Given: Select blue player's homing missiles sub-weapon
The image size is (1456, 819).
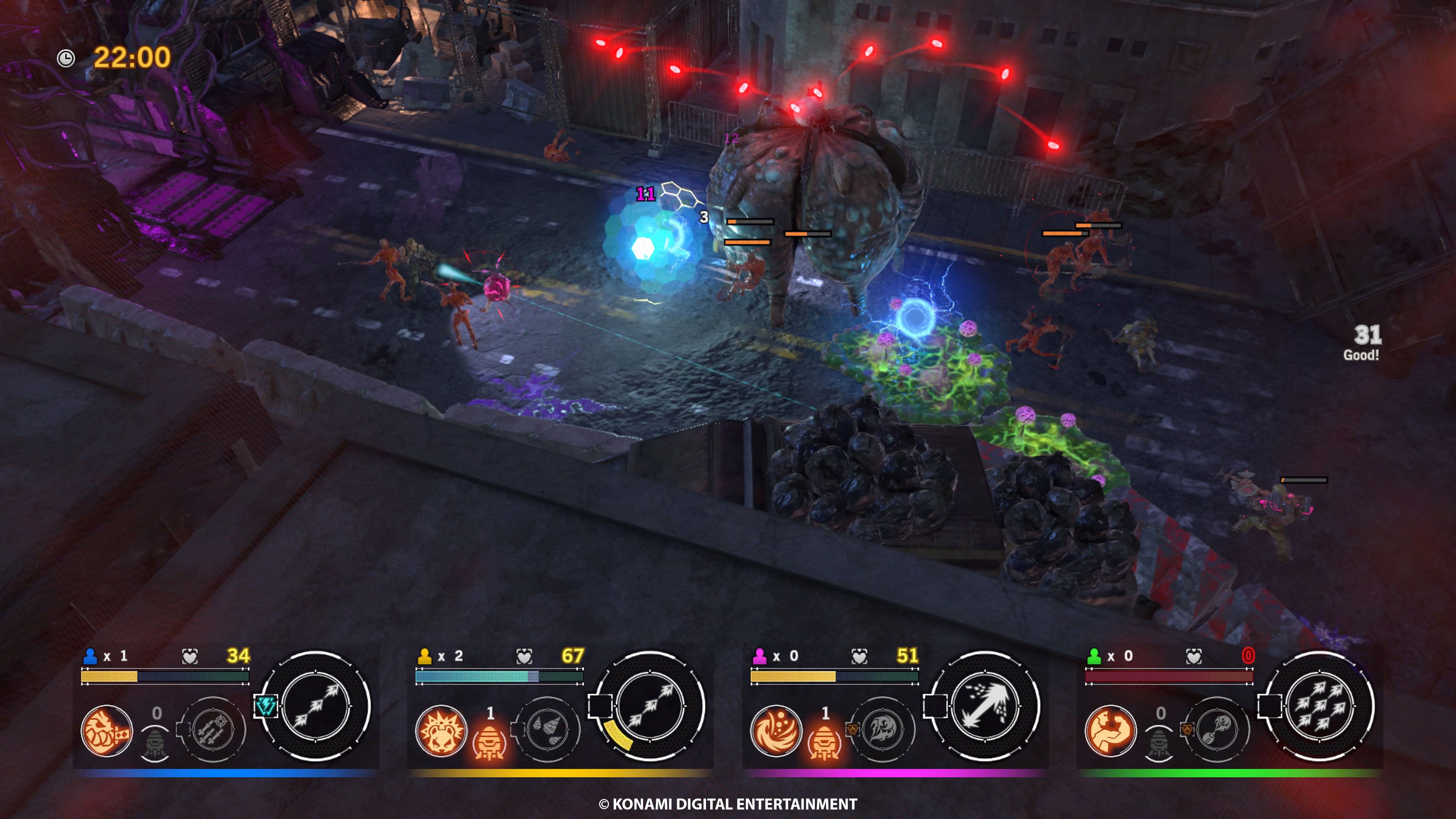Looking at the screenshot, I should coord(212,730).
